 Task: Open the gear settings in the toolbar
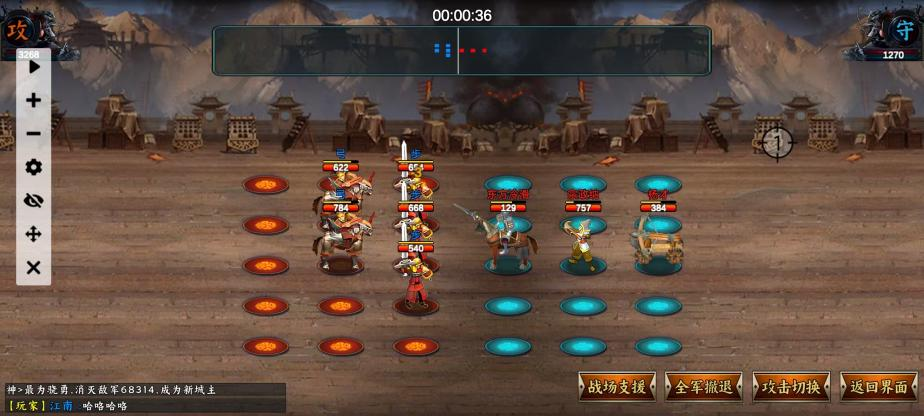coord(34,167)
